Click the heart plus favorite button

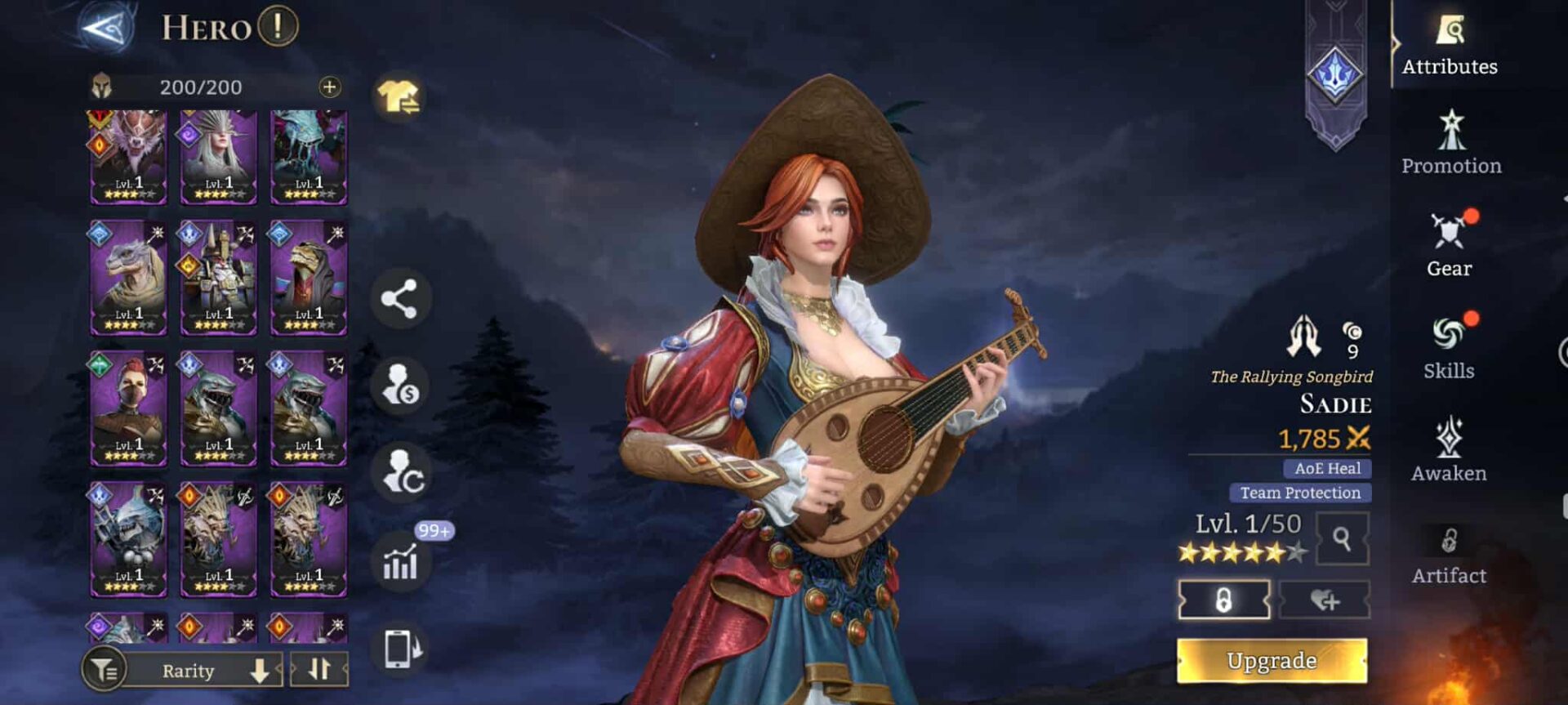[1324, 600]
